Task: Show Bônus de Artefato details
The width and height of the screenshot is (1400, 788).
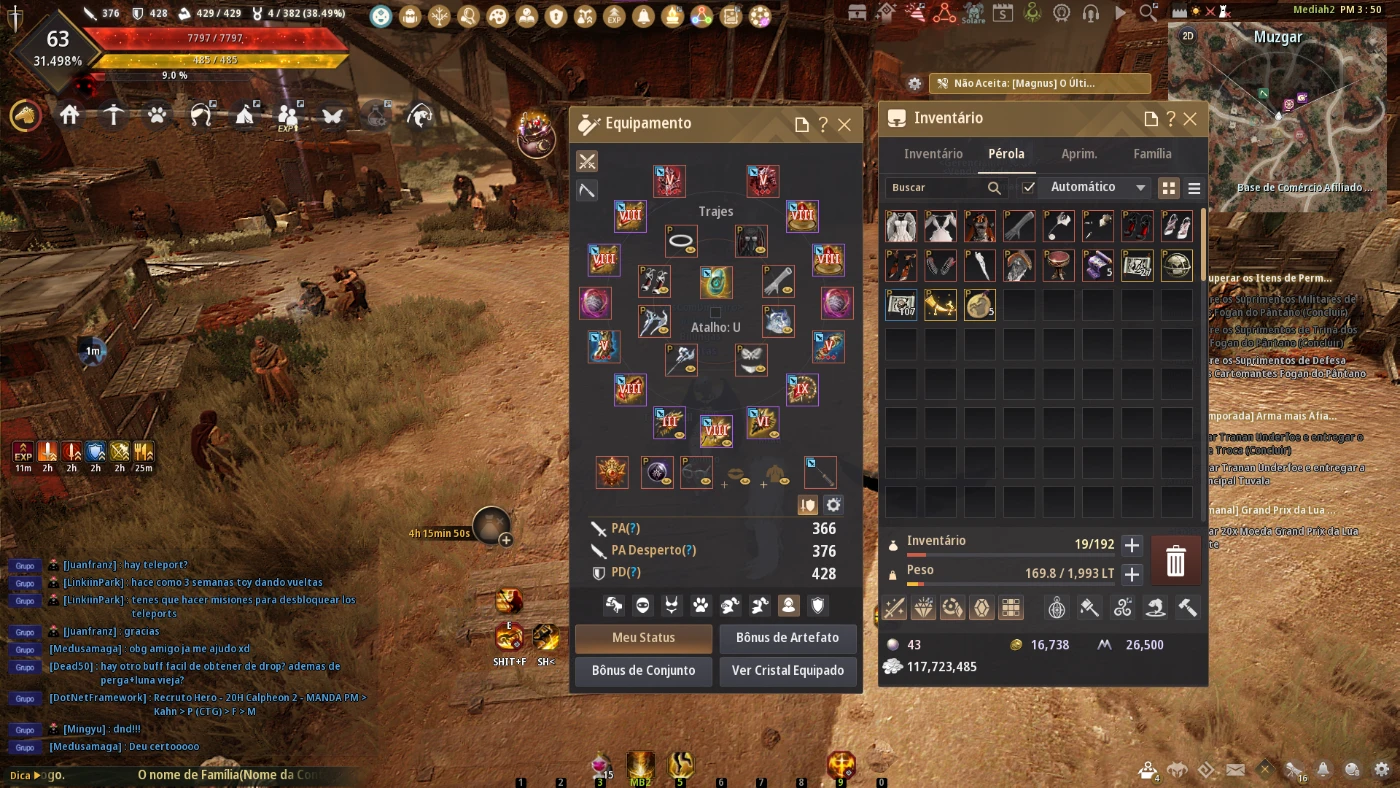Action: [x=787, y=638]
